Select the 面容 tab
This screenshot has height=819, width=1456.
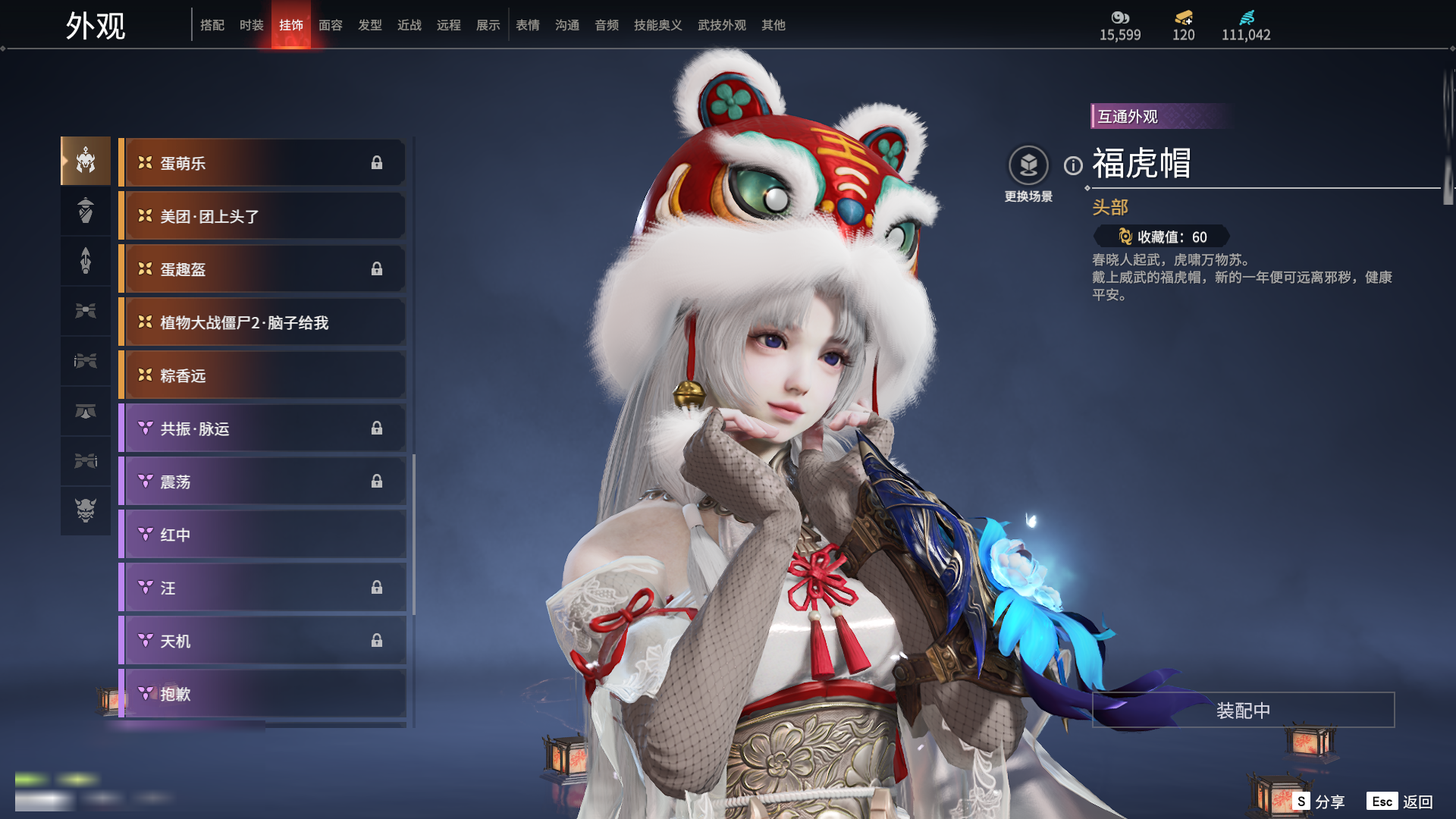click(330, 25)
